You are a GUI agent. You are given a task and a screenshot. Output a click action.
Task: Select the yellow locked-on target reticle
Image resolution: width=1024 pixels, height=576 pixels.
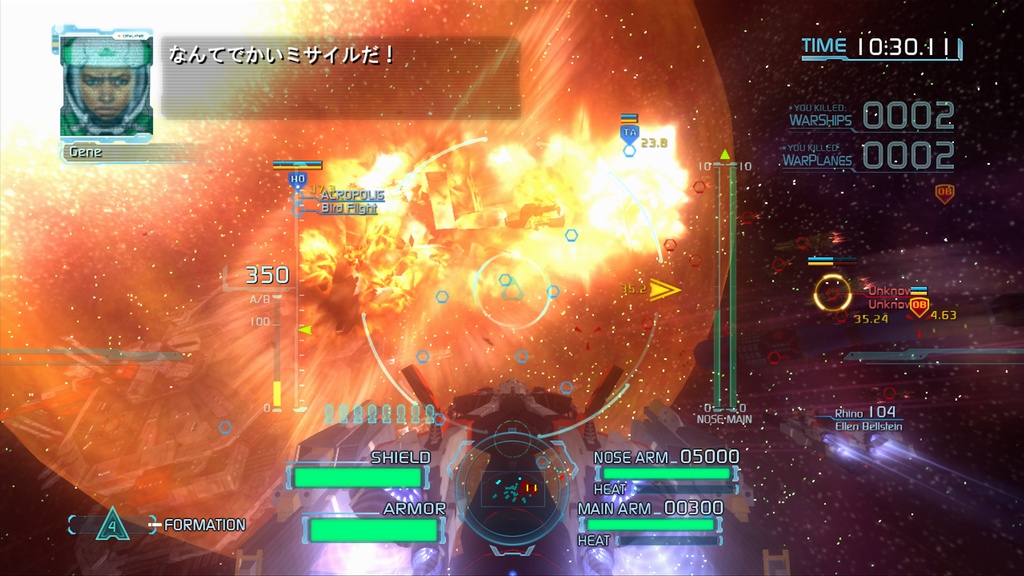[x=832, y=293]
